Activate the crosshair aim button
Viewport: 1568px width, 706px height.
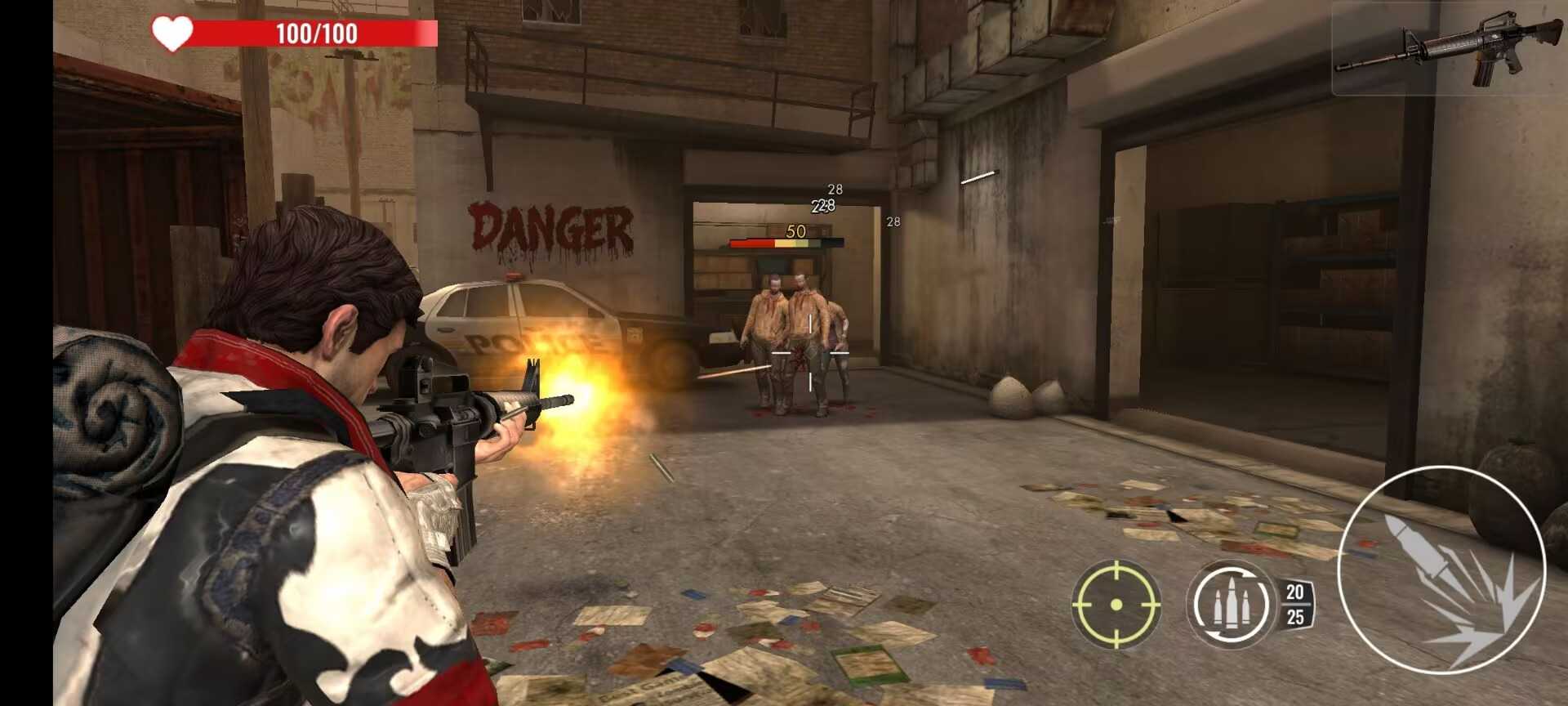click(1116, 604)
